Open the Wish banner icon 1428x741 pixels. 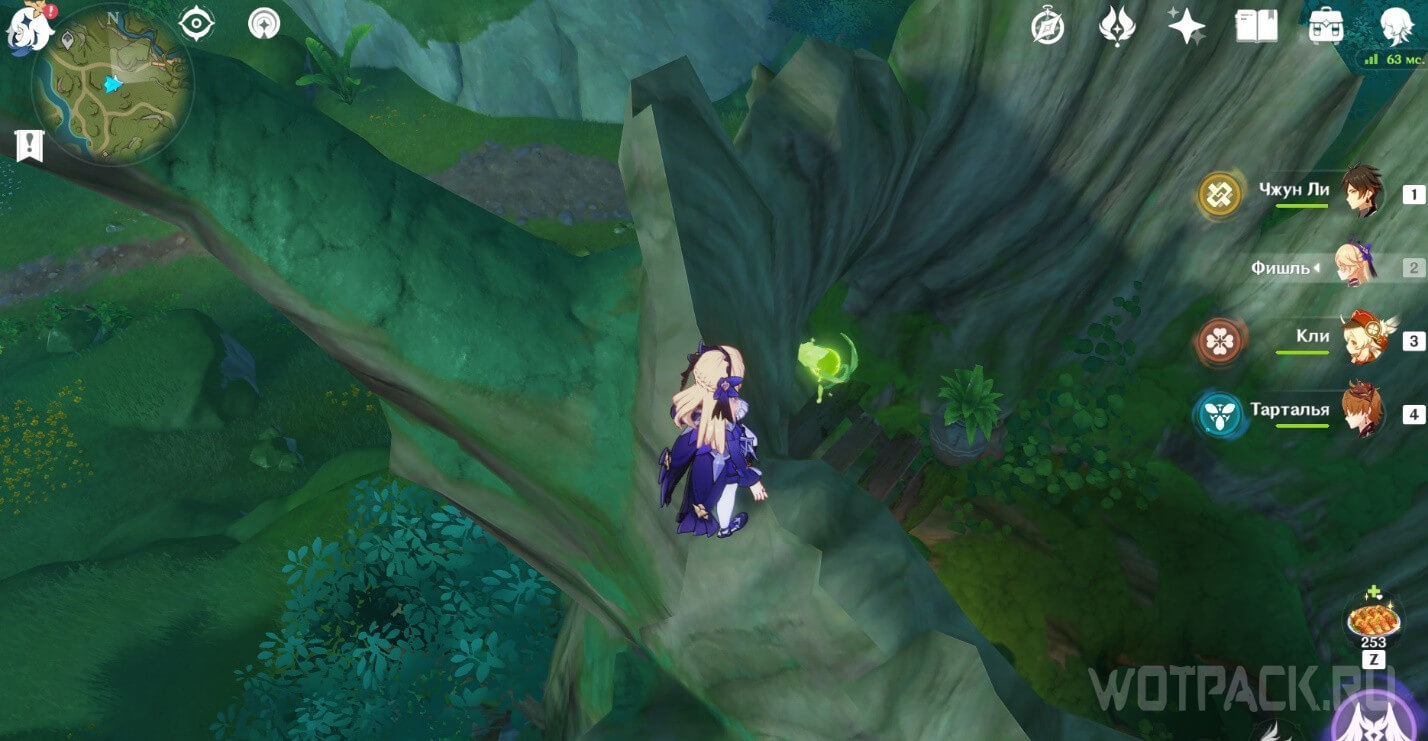point(1116,27)
